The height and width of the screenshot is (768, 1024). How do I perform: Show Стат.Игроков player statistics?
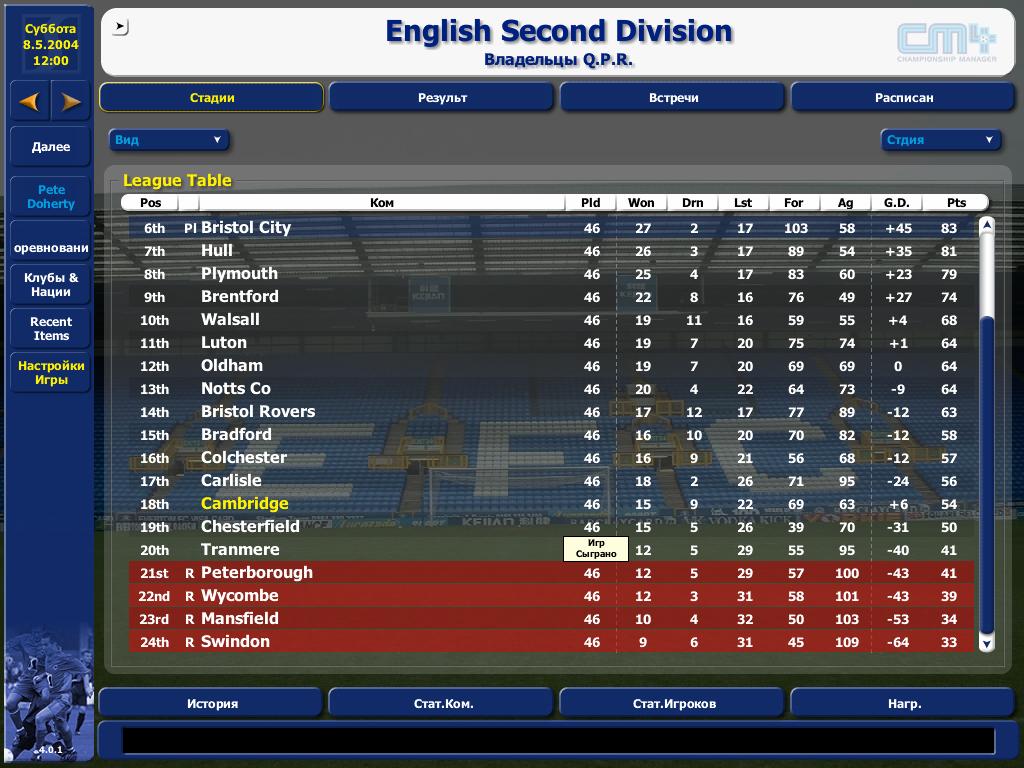tap(673, 703)
